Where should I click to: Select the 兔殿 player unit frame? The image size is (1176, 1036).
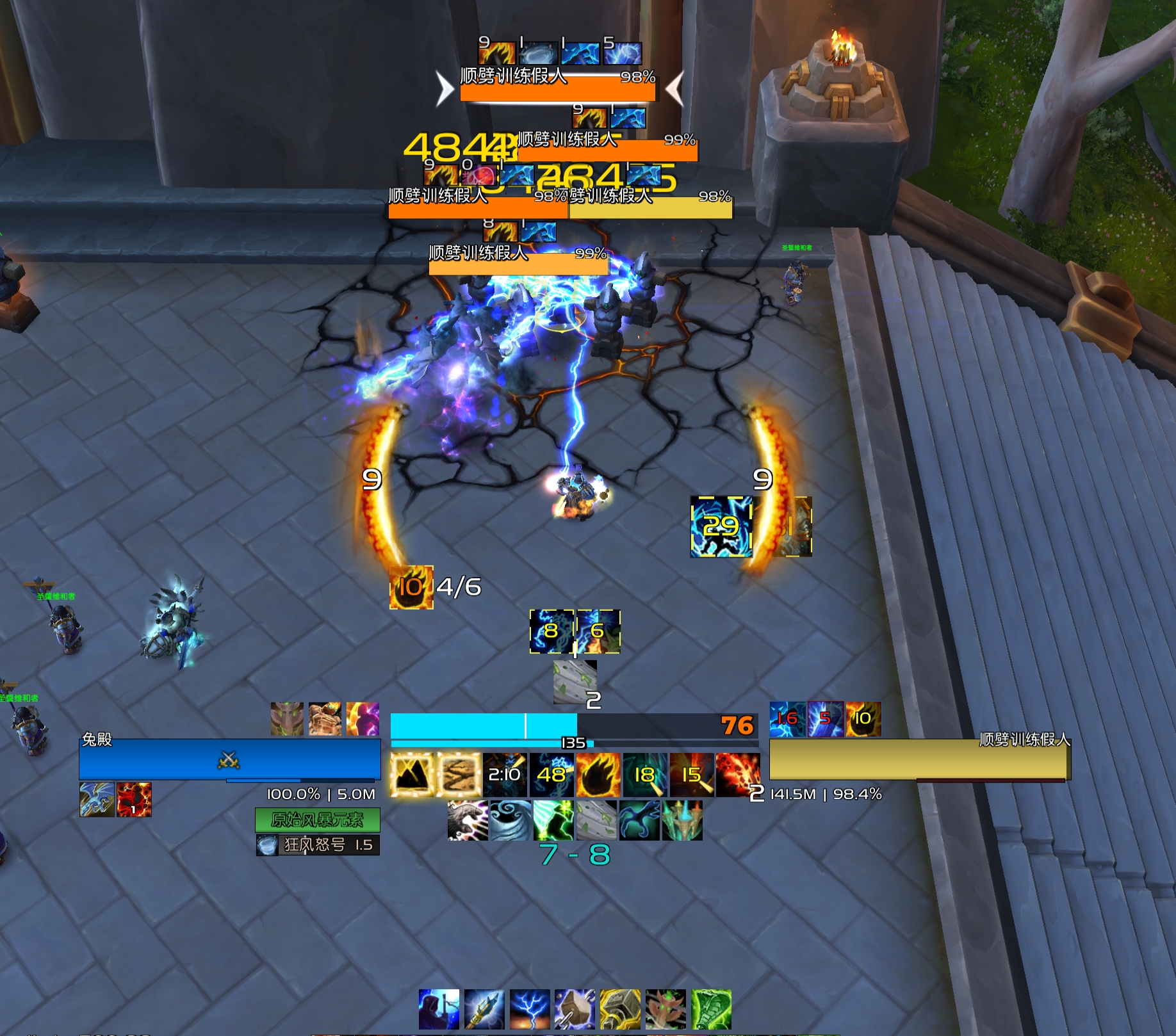tap(229, 759)
